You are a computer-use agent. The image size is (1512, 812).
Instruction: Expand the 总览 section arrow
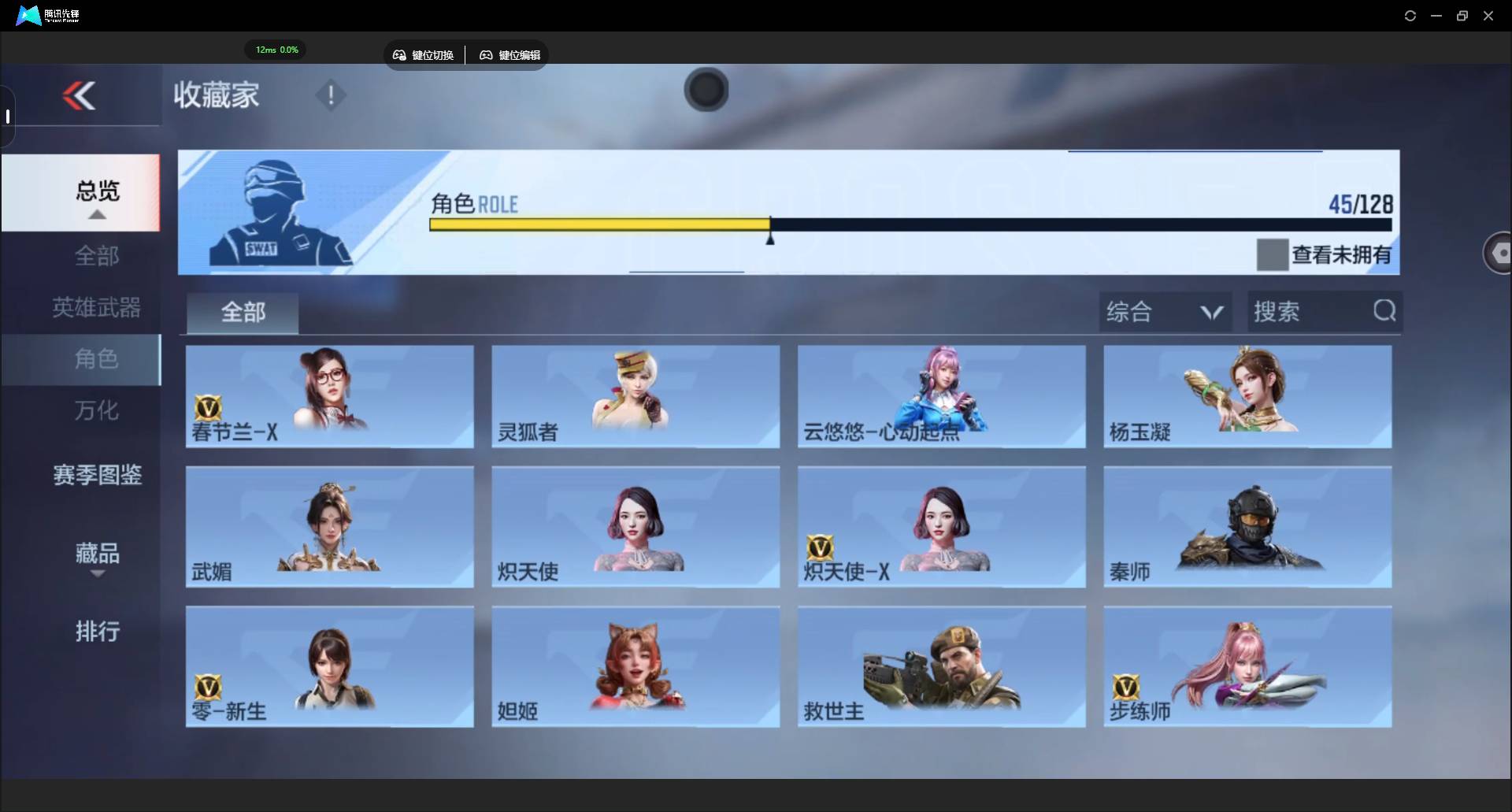[x=96, y=214]
